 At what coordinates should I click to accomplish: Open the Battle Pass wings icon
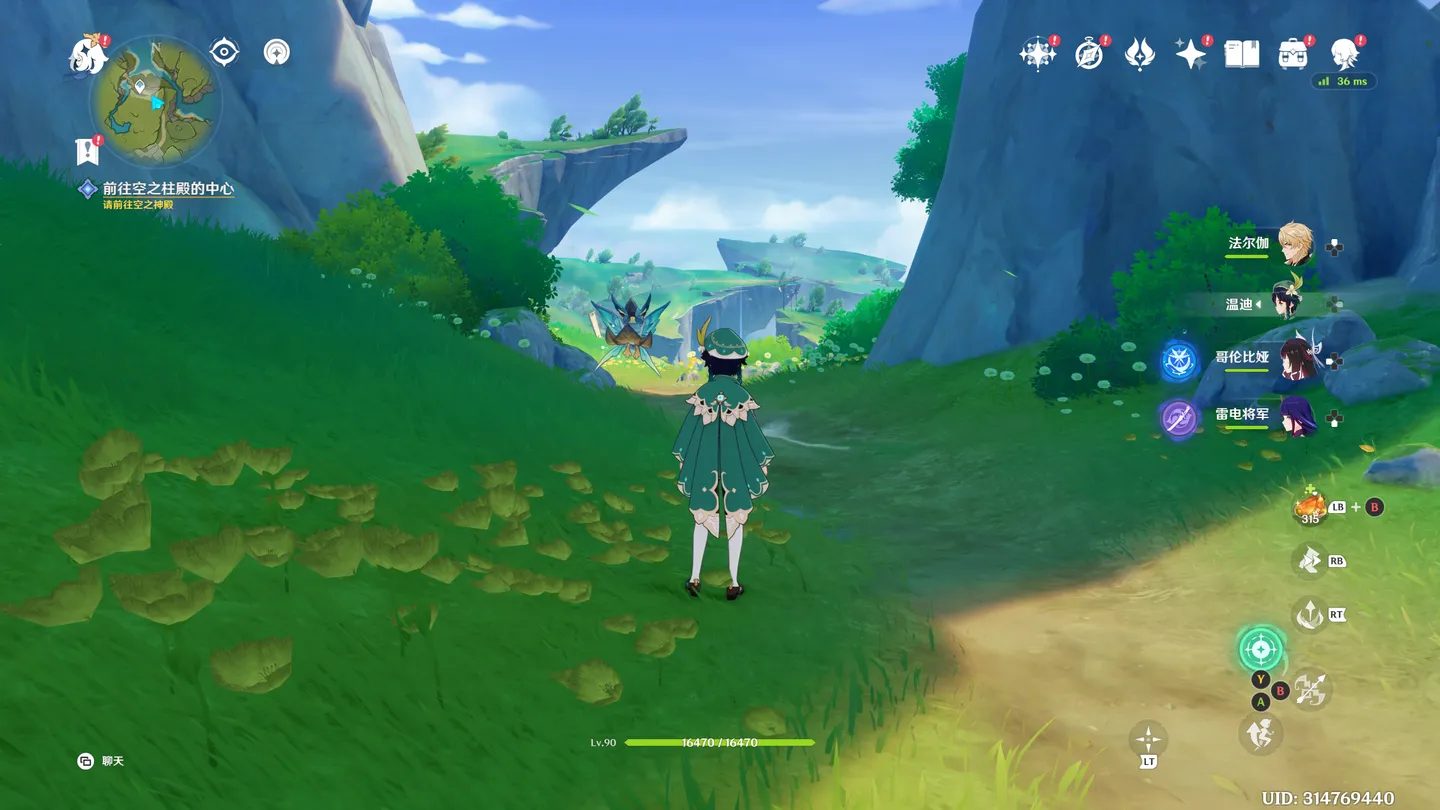pyautogui.click(x=1140, y=54)
